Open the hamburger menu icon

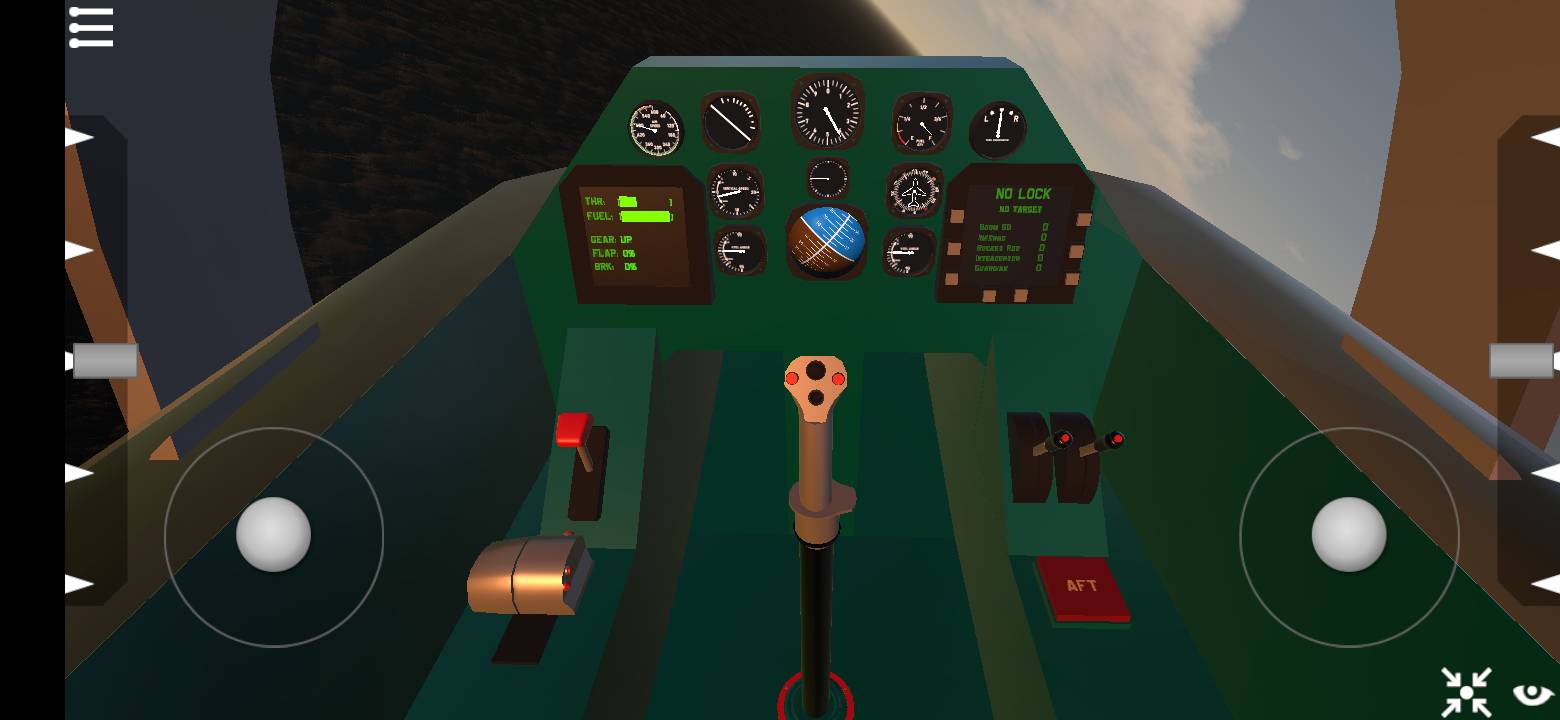tap(91, 27)
